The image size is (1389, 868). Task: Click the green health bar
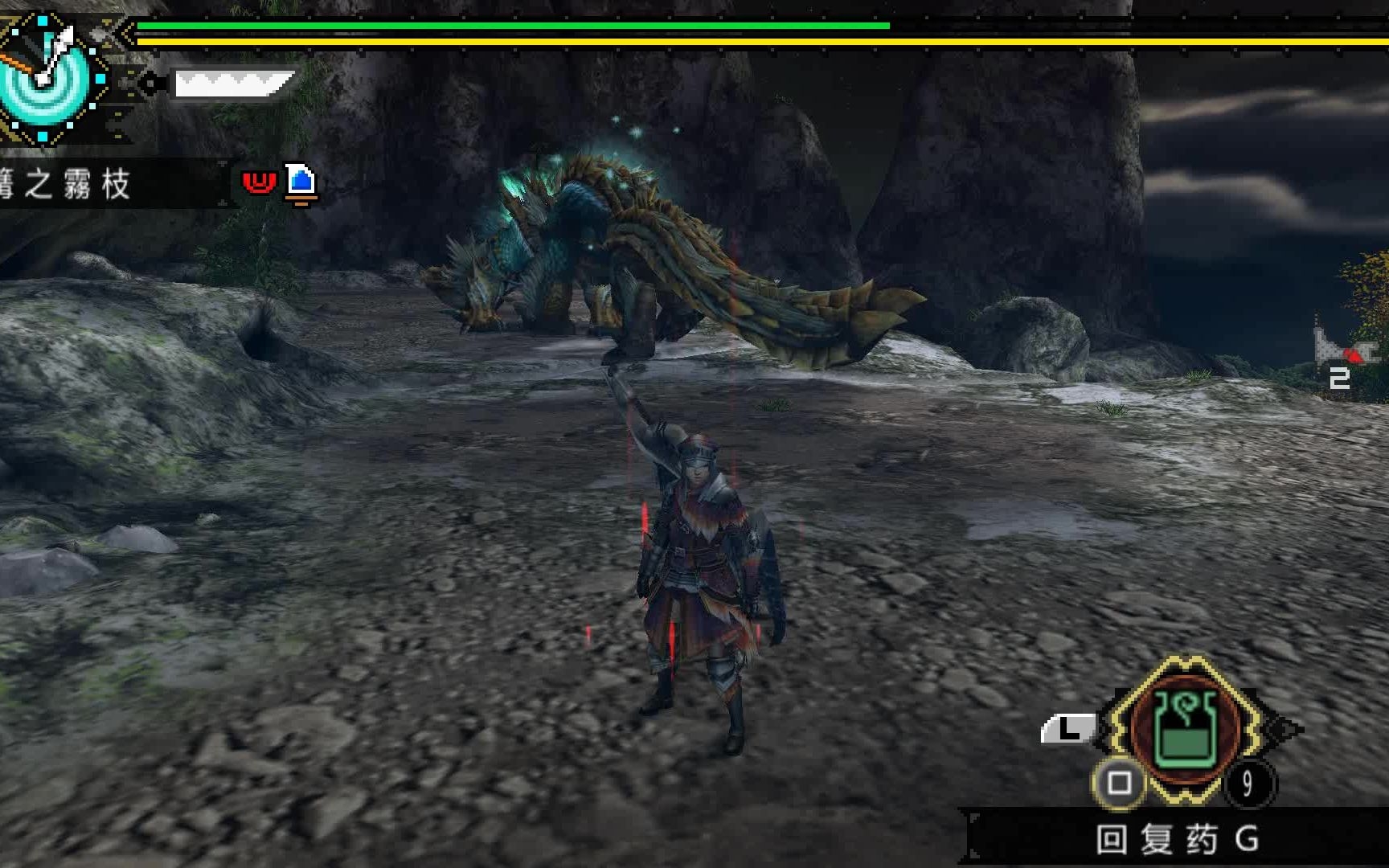(514, 26)
